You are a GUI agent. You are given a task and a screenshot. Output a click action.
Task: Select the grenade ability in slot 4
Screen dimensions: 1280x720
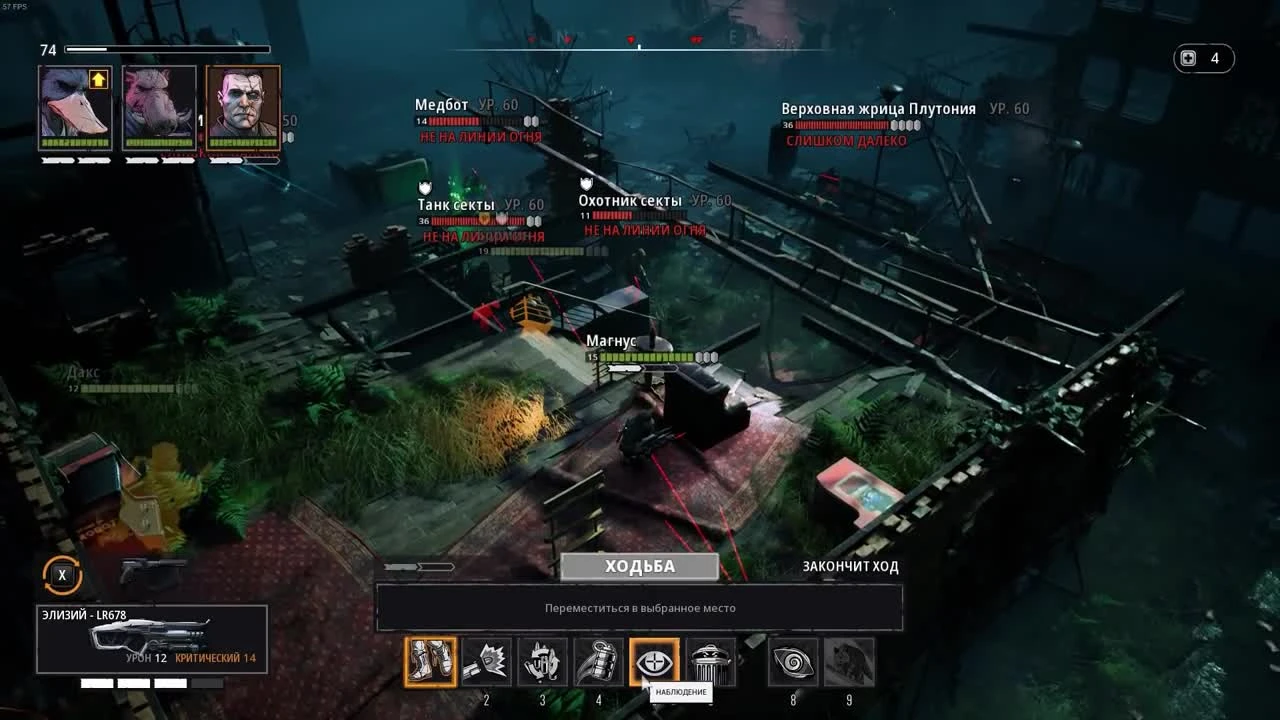[x=600, y=661]
